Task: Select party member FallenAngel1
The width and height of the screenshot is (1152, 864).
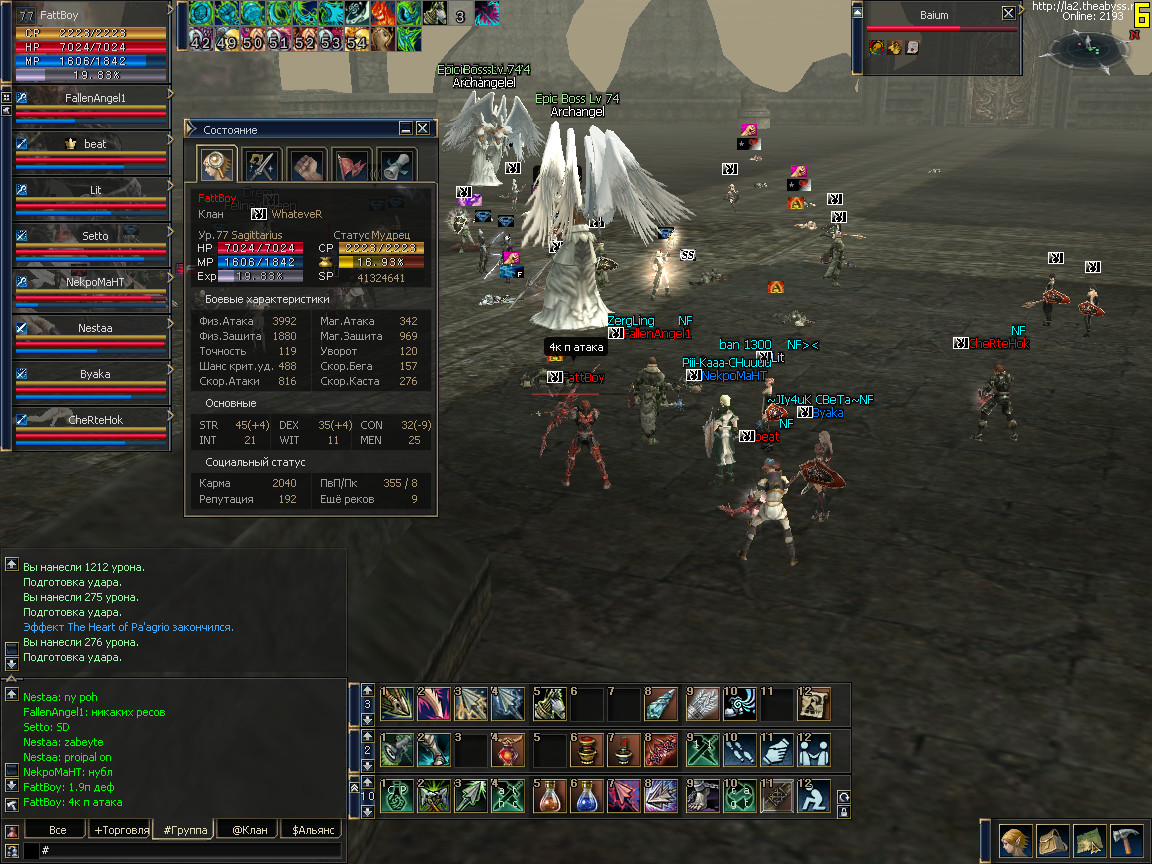Action: (x=94, y=99)
